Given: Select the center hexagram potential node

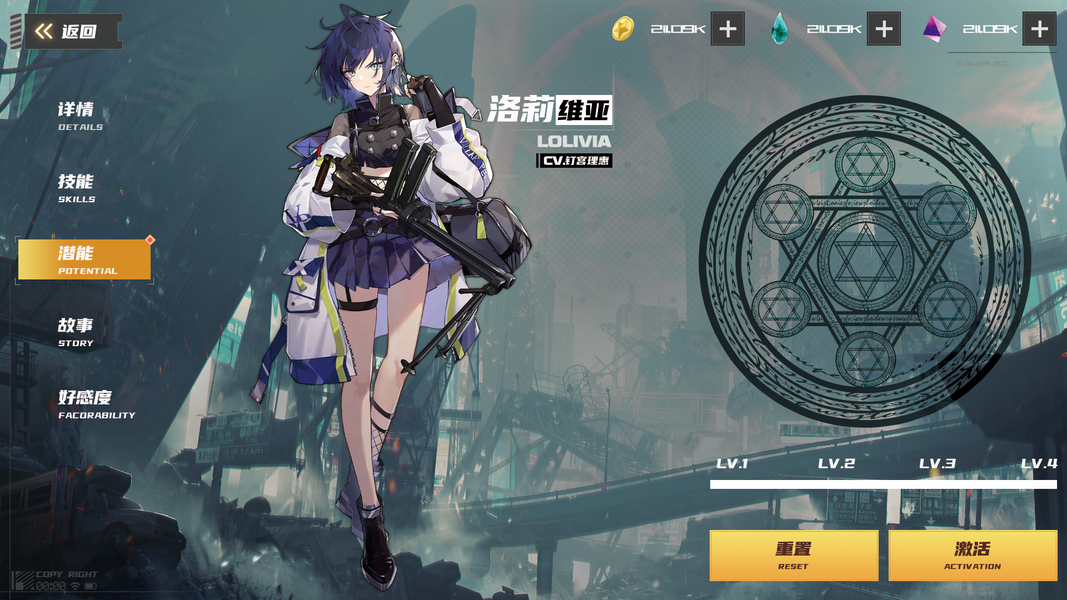Looking at the screenshot, I should (x=865, y=260).
